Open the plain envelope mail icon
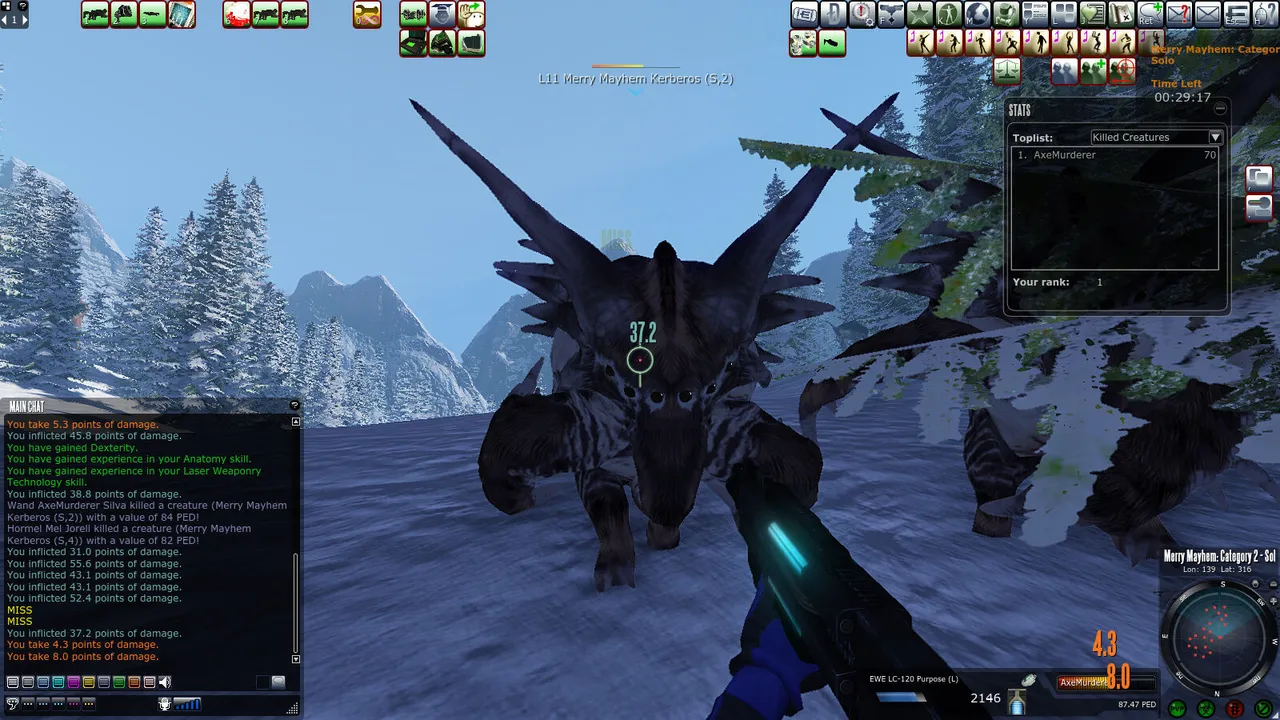1280x720 pixels. (x=1208, y=14)
